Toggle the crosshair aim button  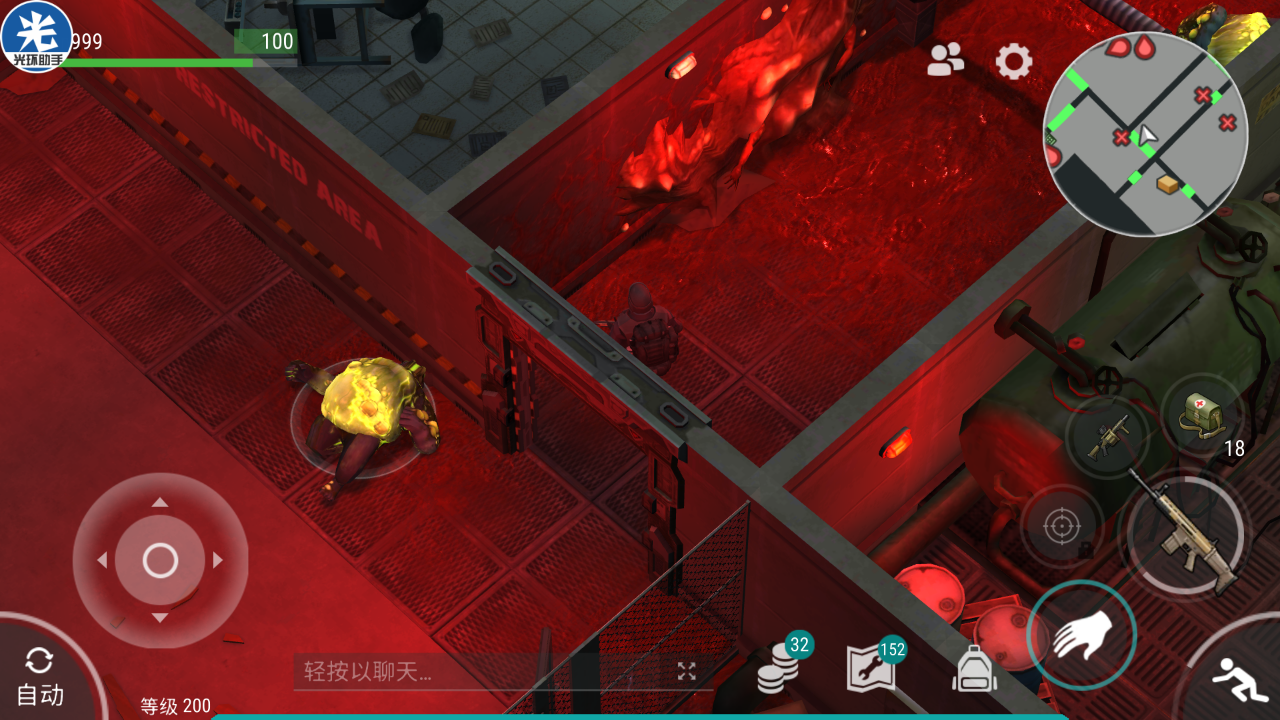coord(1062,527)
